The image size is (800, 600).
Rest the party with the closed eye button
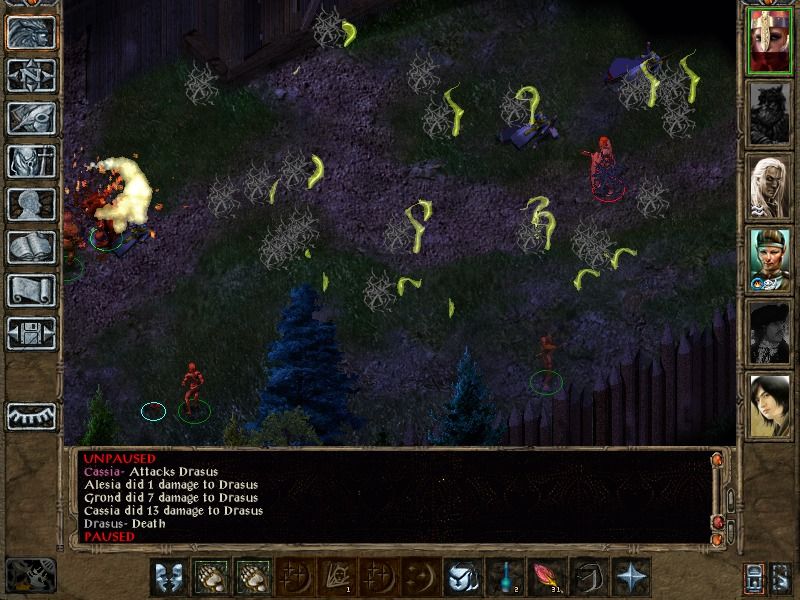[31, 416]
